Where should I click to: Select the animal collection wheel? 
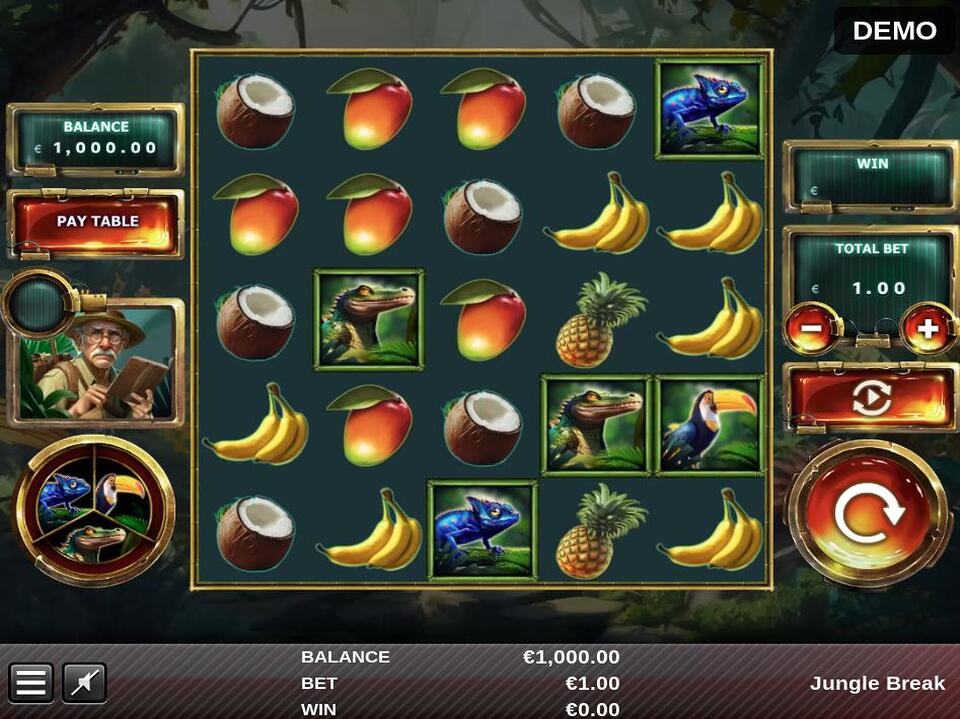[x=94, y=510]
